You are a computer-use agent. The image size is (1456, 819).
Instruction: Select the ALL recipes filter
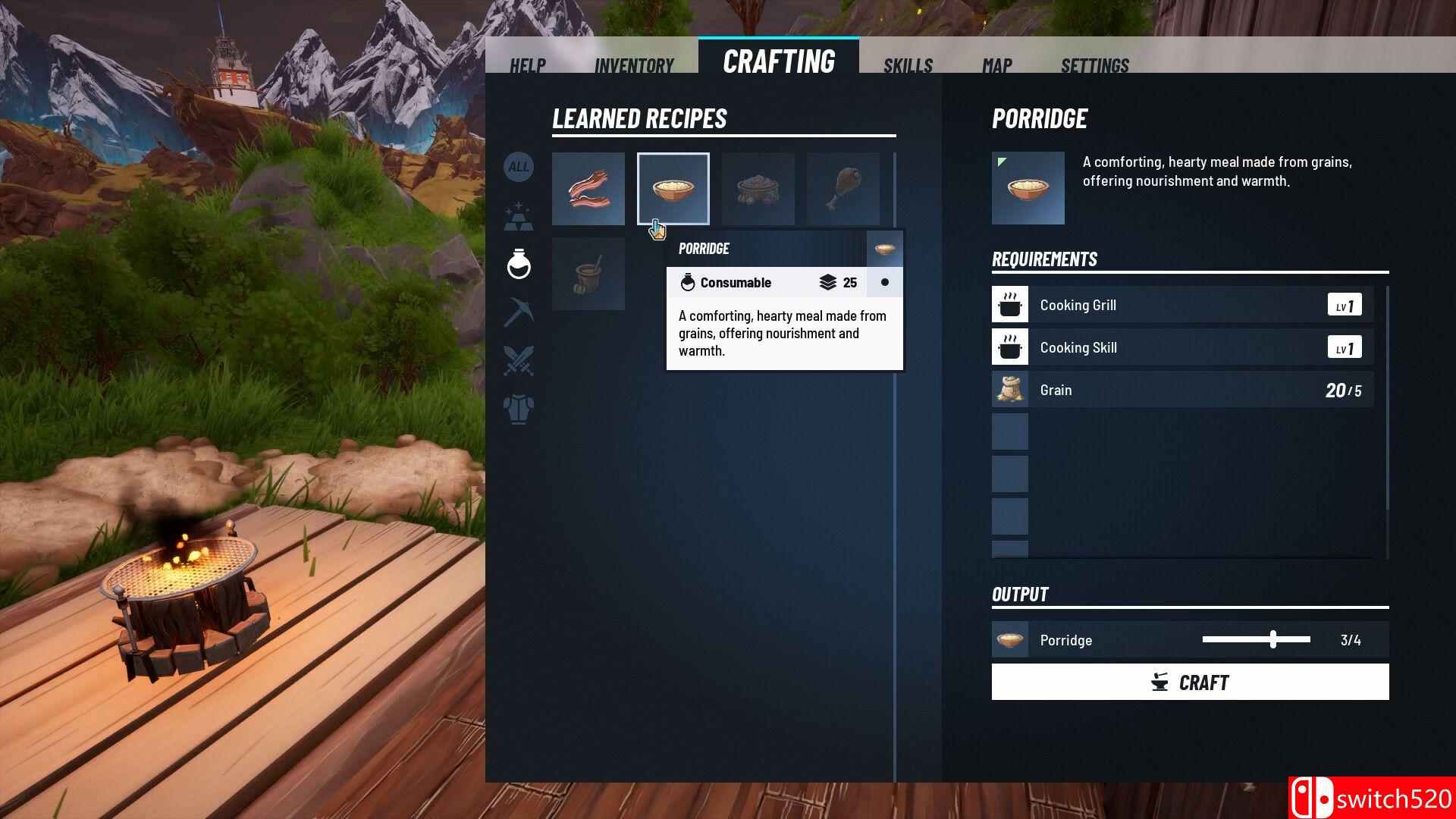point(519,167)
